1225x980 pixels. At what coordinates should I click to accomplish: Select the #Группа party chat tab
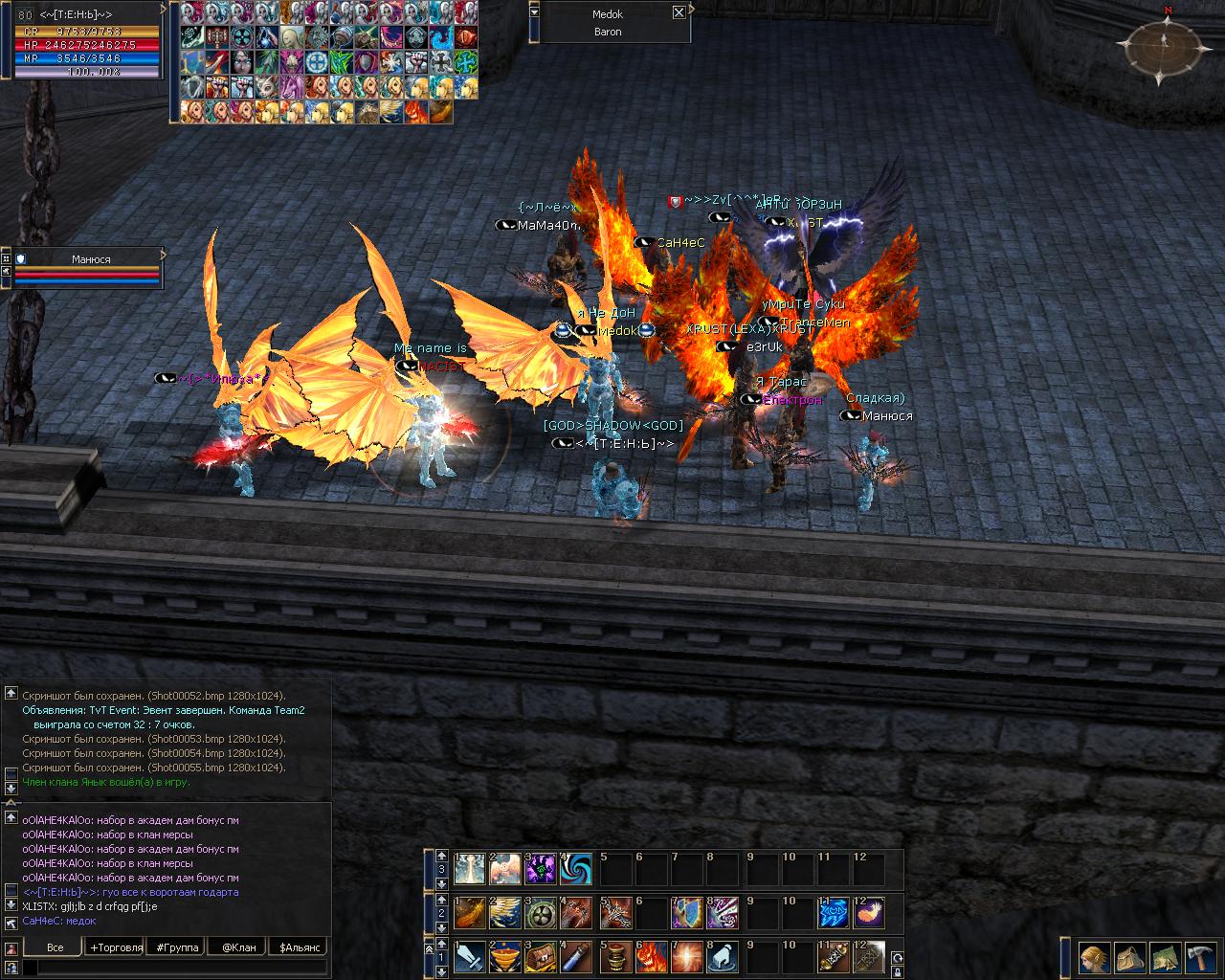pos(177,947)
